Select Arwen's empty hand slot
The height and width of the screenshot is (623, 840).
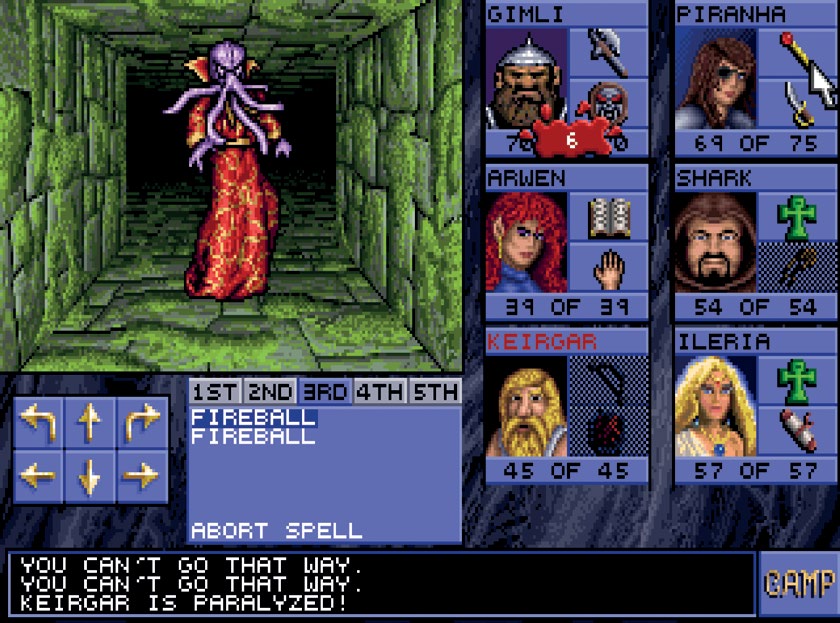[x=608, y=268]
